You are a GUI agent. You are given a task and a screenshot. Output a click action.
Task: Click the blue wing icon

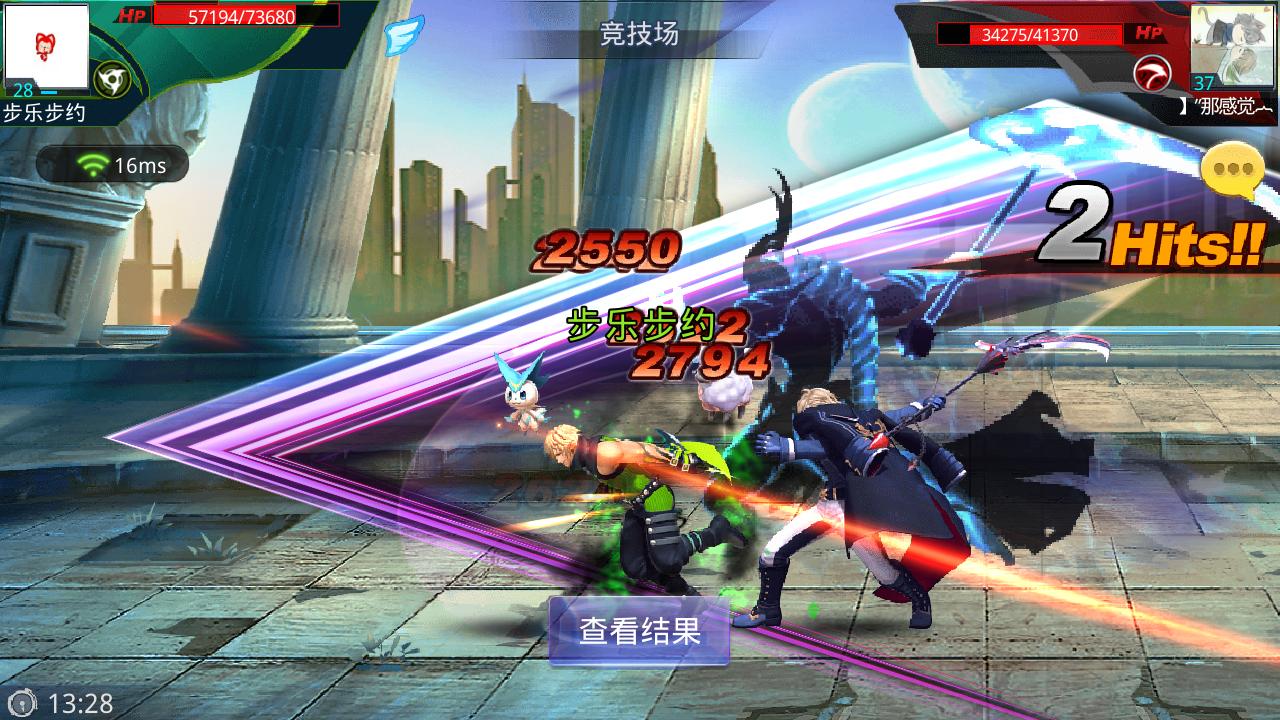[403, 35]
